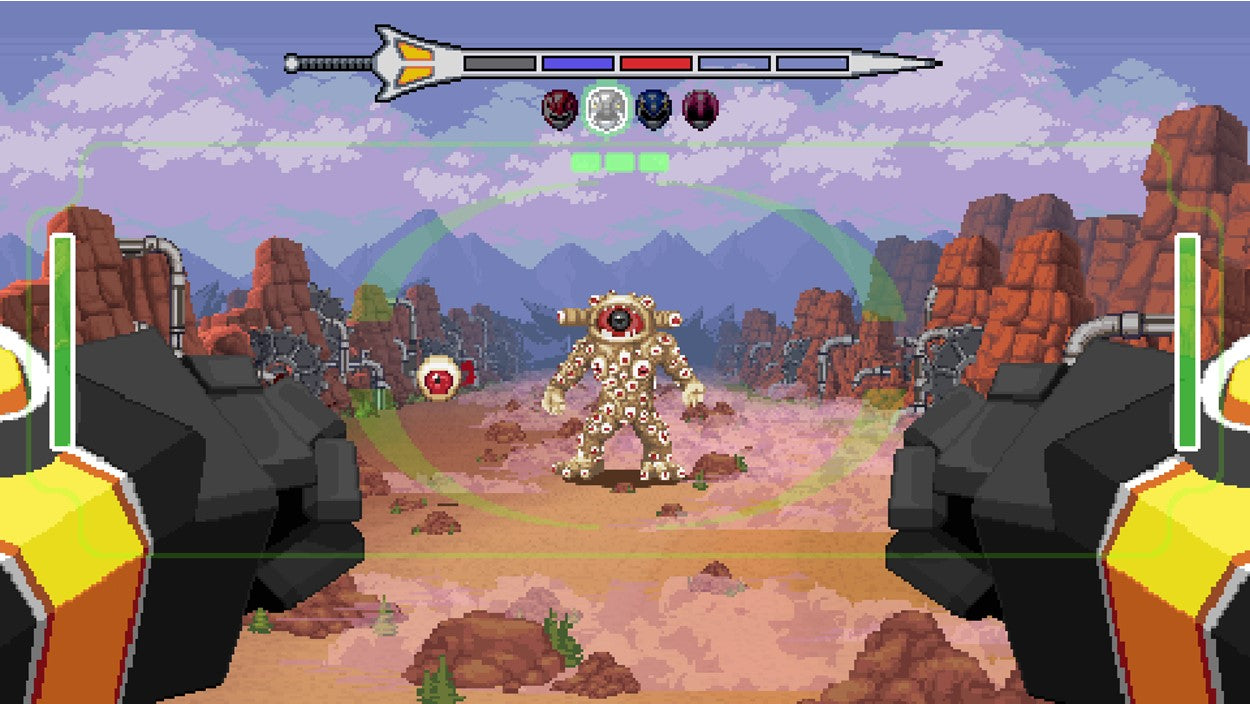Screen dimensions: 1250x704
Task: Pick the dark crimson helmet icon
Action: coord(700,109)
